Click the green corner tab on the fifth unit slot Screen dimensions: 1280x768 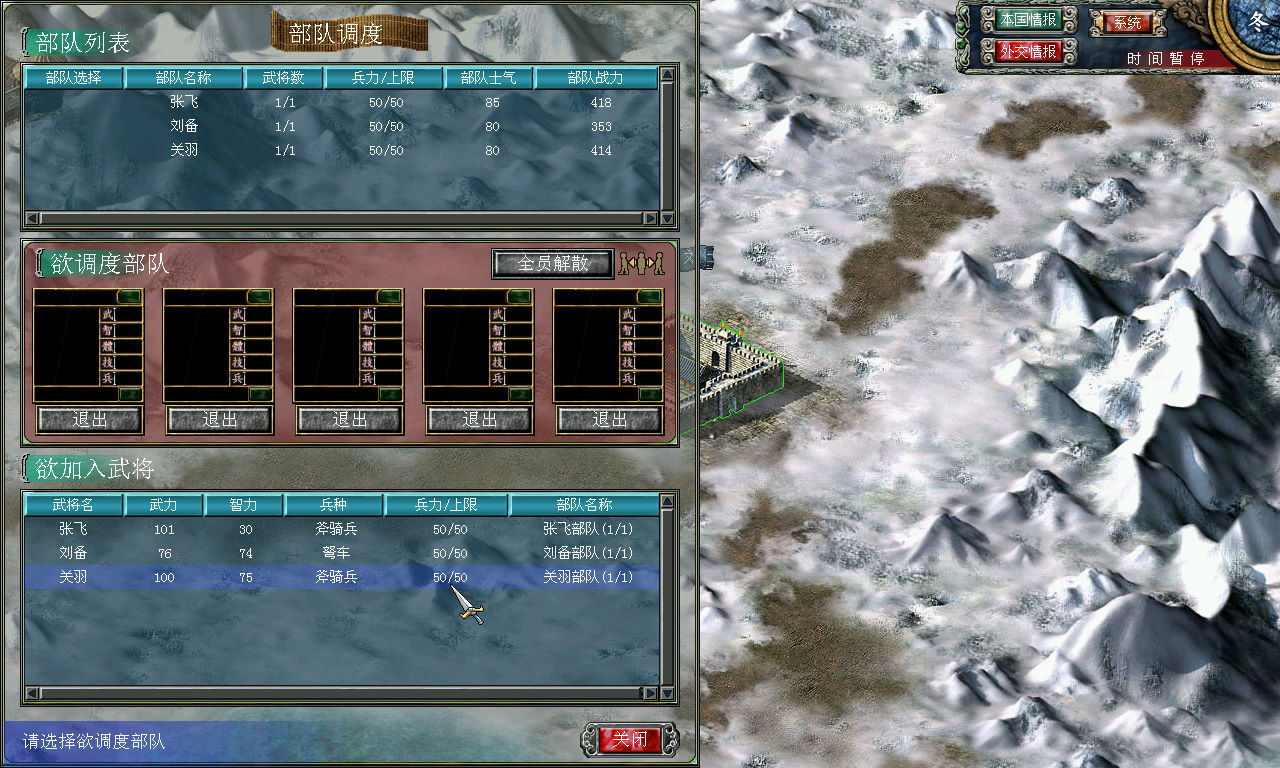point(648,294)
